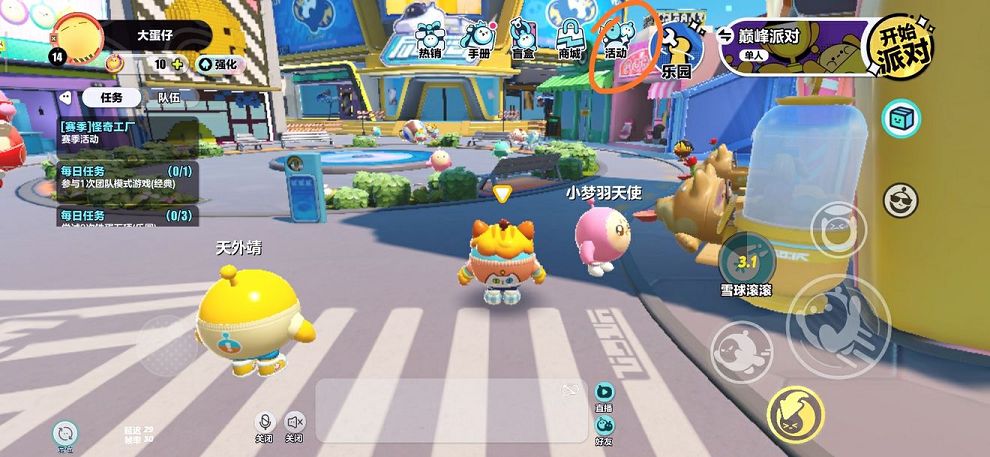Open the 手册 handbook
990x457 pixels.
pos(479,38)
